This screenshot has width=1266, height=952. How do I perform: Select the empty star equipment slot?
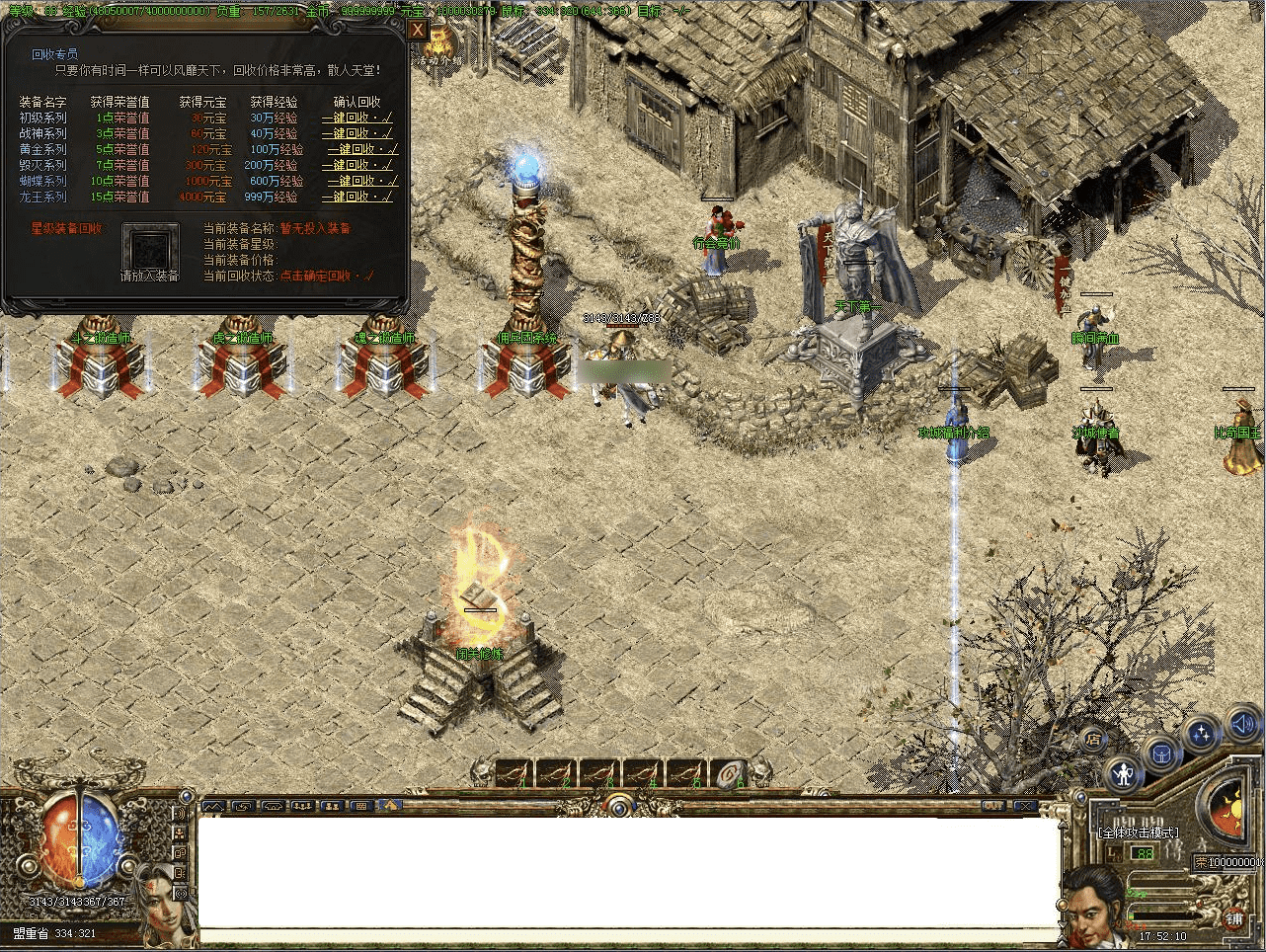pos(150,247)
